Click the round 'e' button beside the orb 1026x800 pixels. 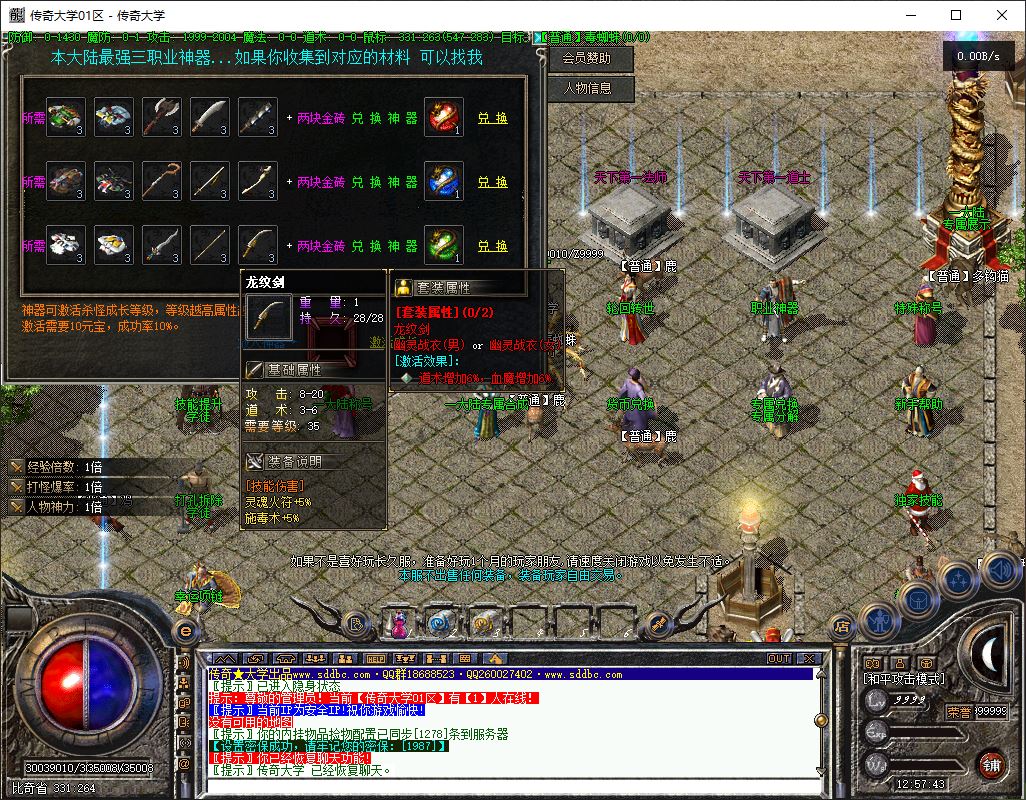184,630
